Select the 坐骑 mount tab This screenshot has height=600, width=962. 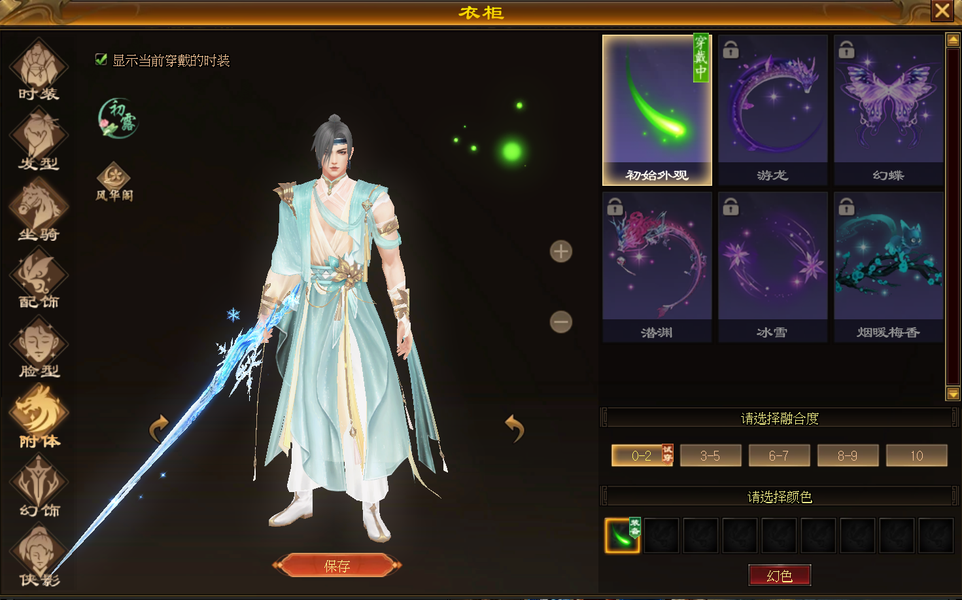tap(39, 210)
